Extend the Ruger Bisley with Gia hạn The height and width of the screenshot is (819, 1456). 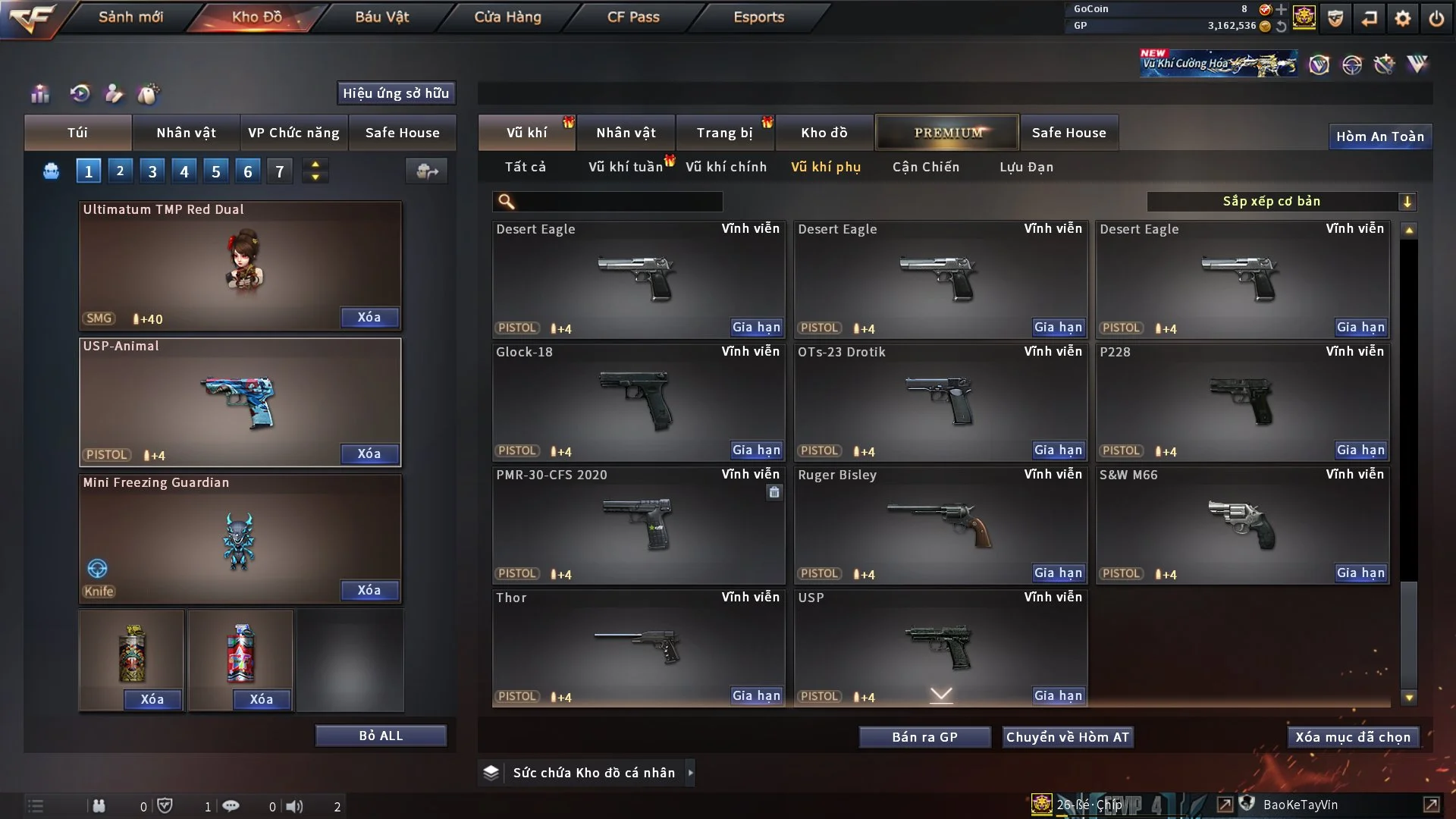pyautogui.click(x=1058, y=573)
